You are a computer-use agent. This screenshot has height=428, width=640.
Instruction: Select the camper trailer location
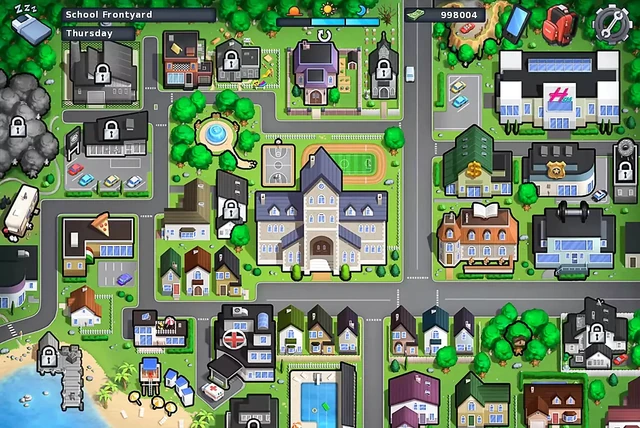(20, 212)
